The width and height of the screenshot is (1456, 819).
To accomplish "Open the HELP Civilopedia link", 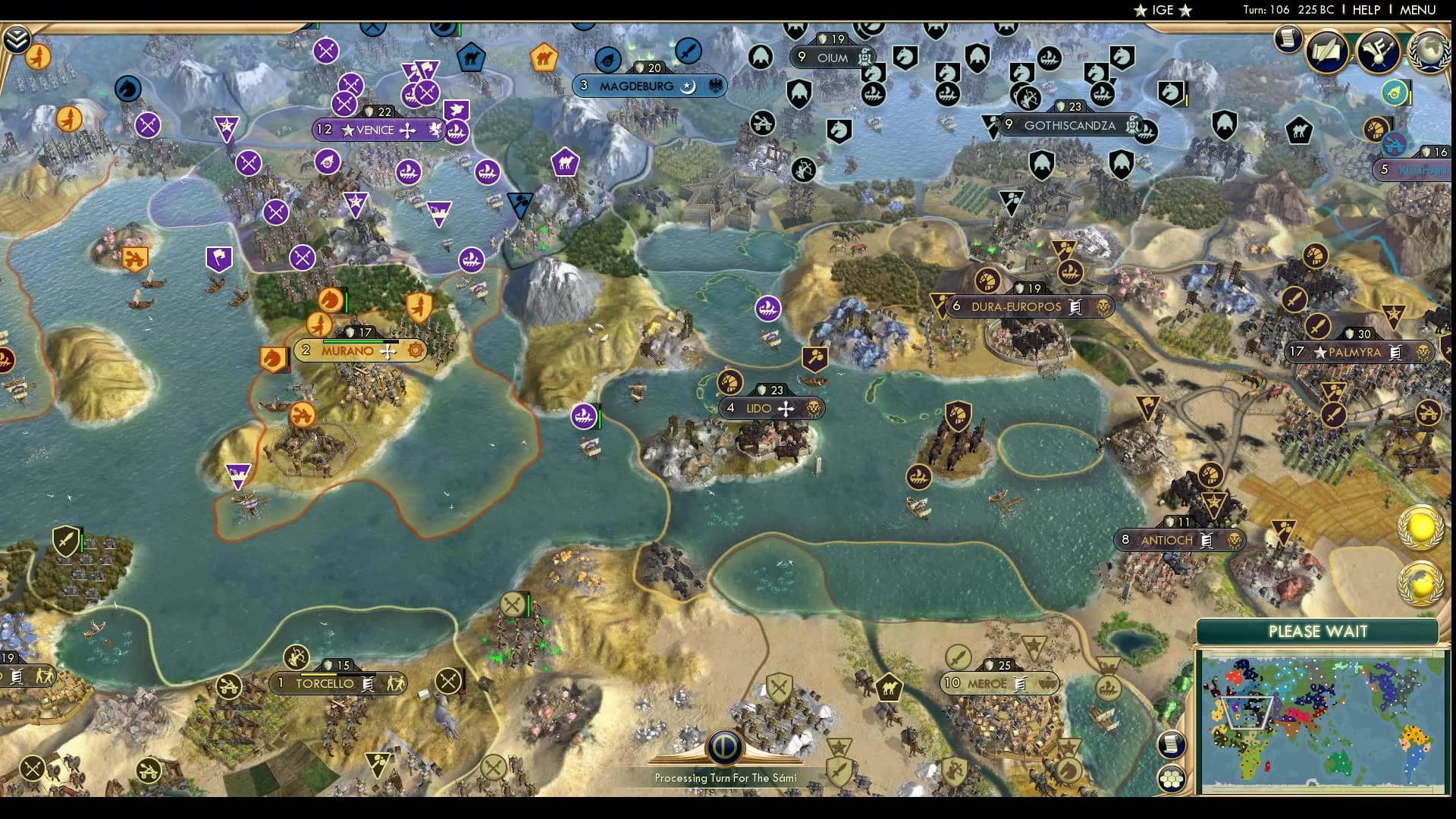I will pyautogui.click(x=1367, y=10).
